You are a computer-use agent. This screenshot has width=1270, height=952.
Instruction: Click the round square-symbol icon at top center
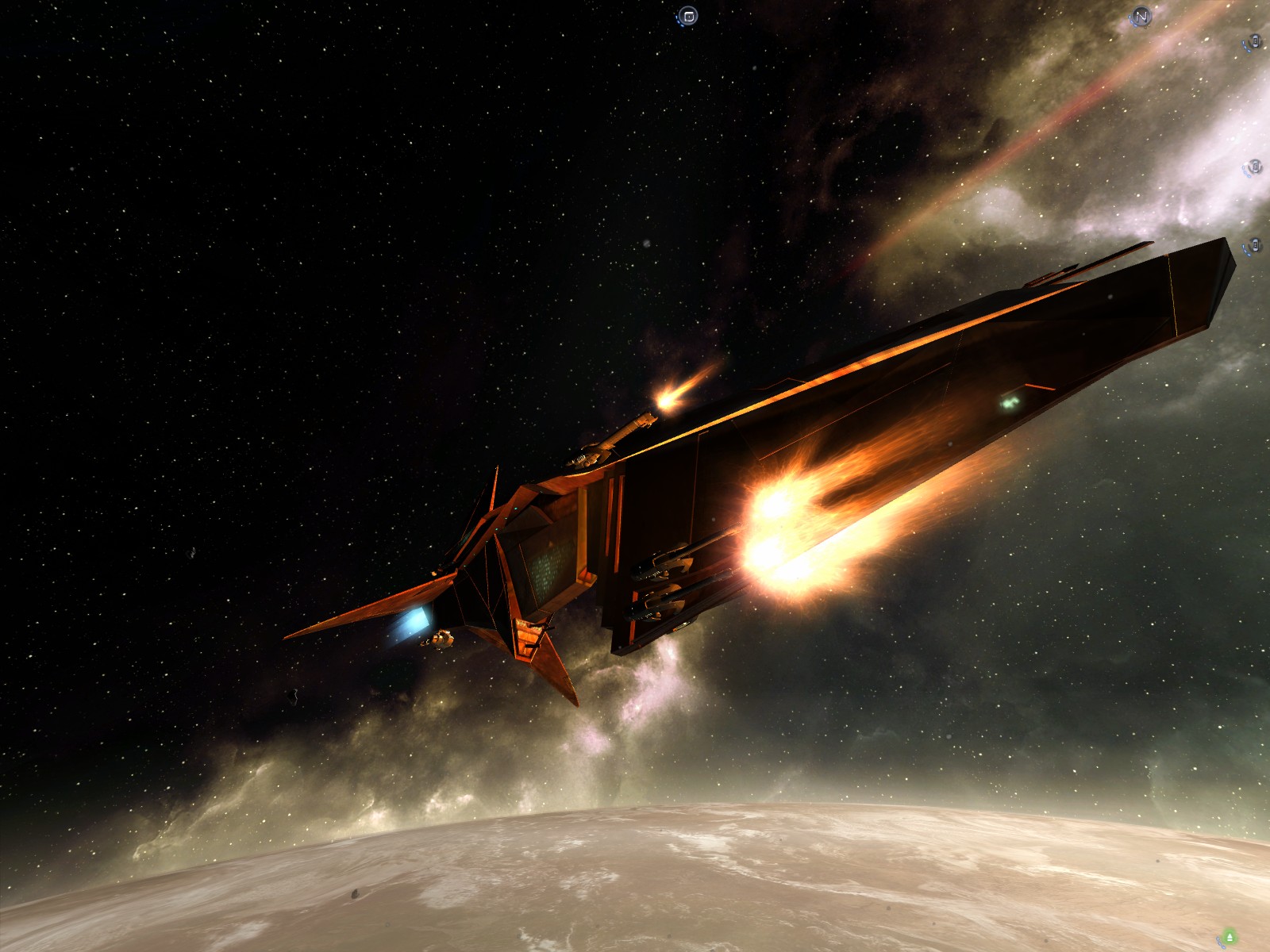pyautogui.click(x=688, y=16)
